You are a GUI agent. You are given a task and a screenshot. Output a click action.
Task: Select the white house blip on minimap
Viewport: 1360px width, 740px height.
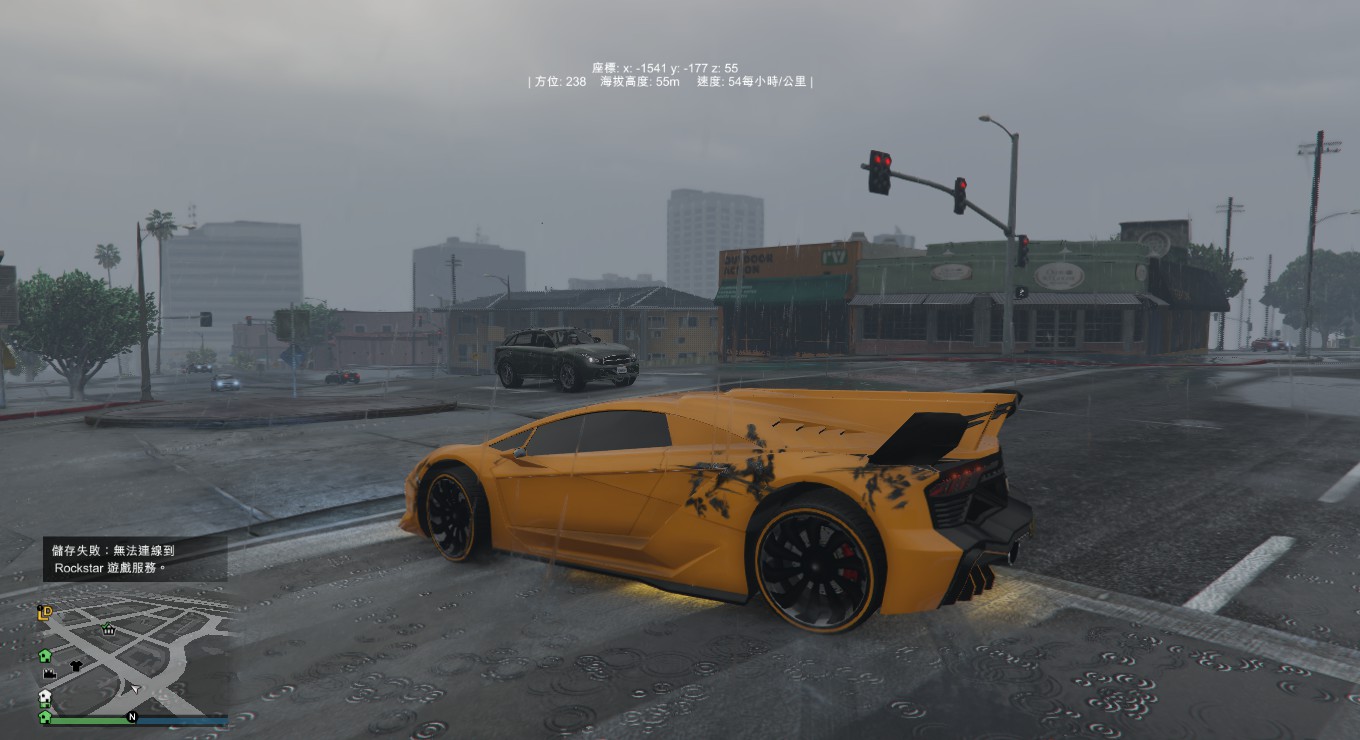(45, 697)
